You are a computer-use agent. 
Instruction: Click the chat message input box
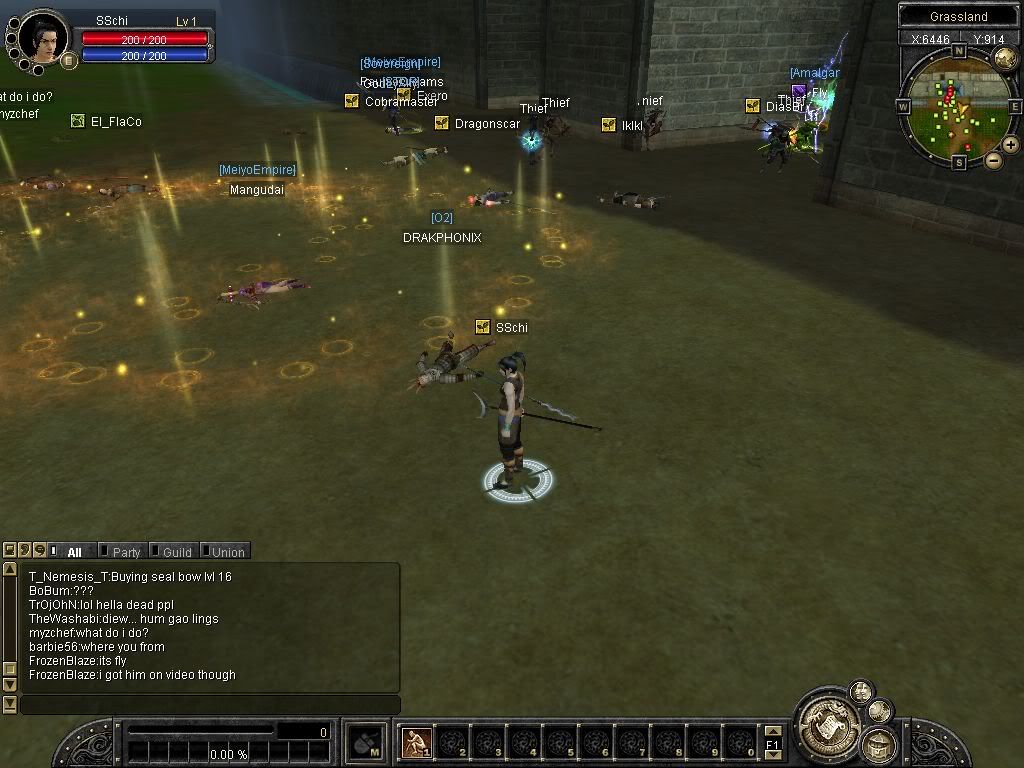[x=210, y=705]
